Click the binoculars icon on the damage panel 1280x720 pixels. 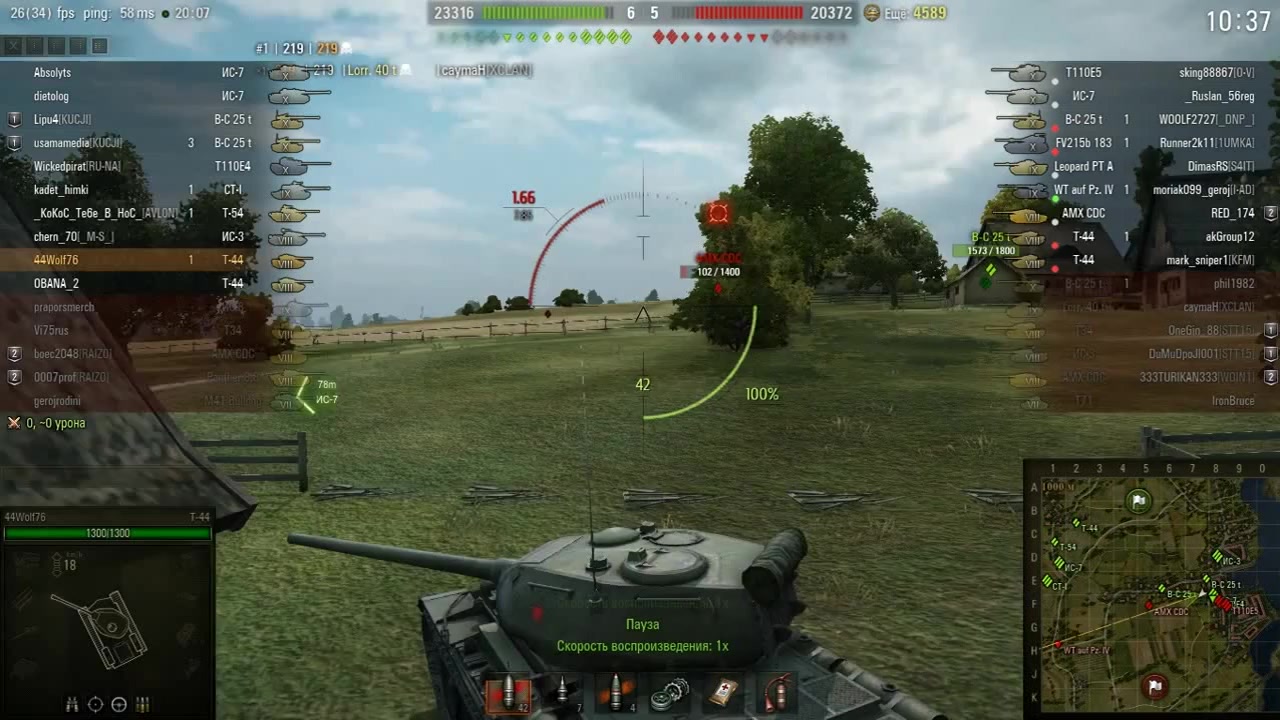[x=73, y=704]
